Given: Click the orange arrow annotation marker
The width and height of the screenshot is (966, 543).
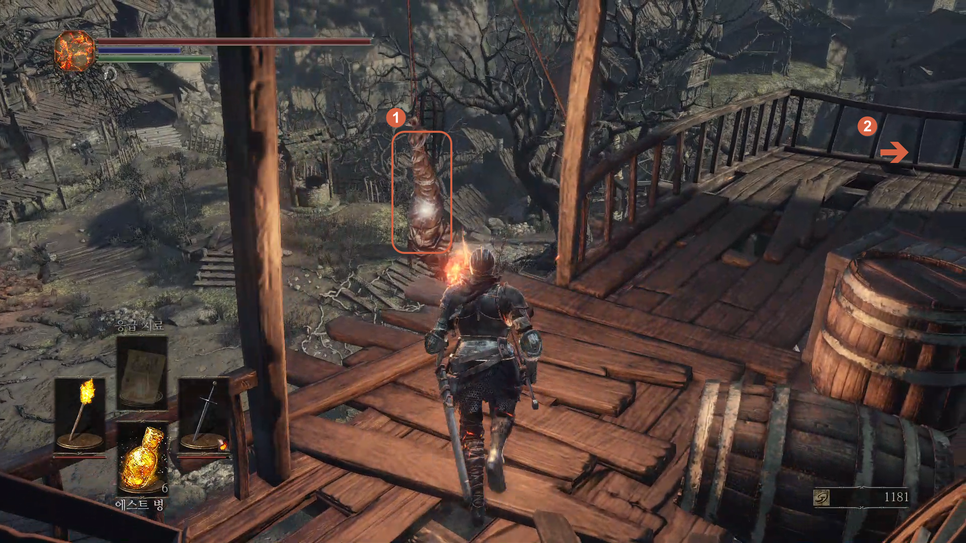Looking at the screenshot, I should 895,152.
